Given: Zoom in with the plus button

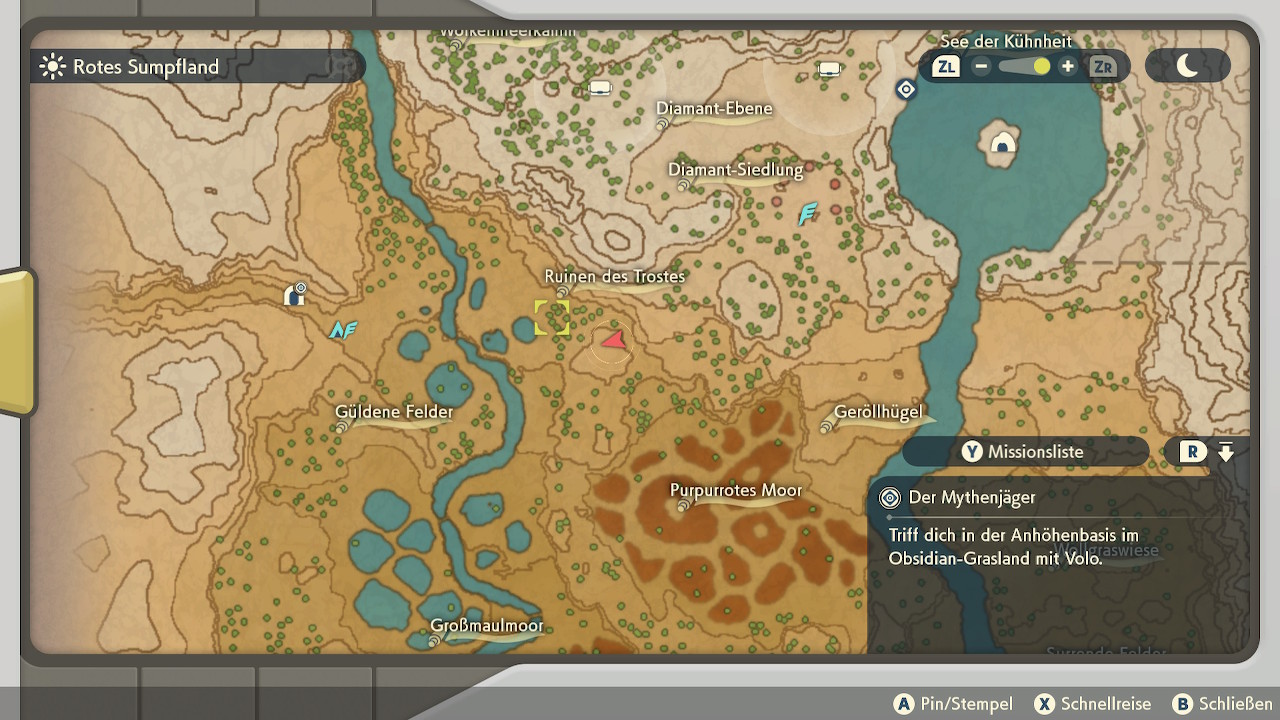Looking at the screenshot, I should click(1068, 67).
